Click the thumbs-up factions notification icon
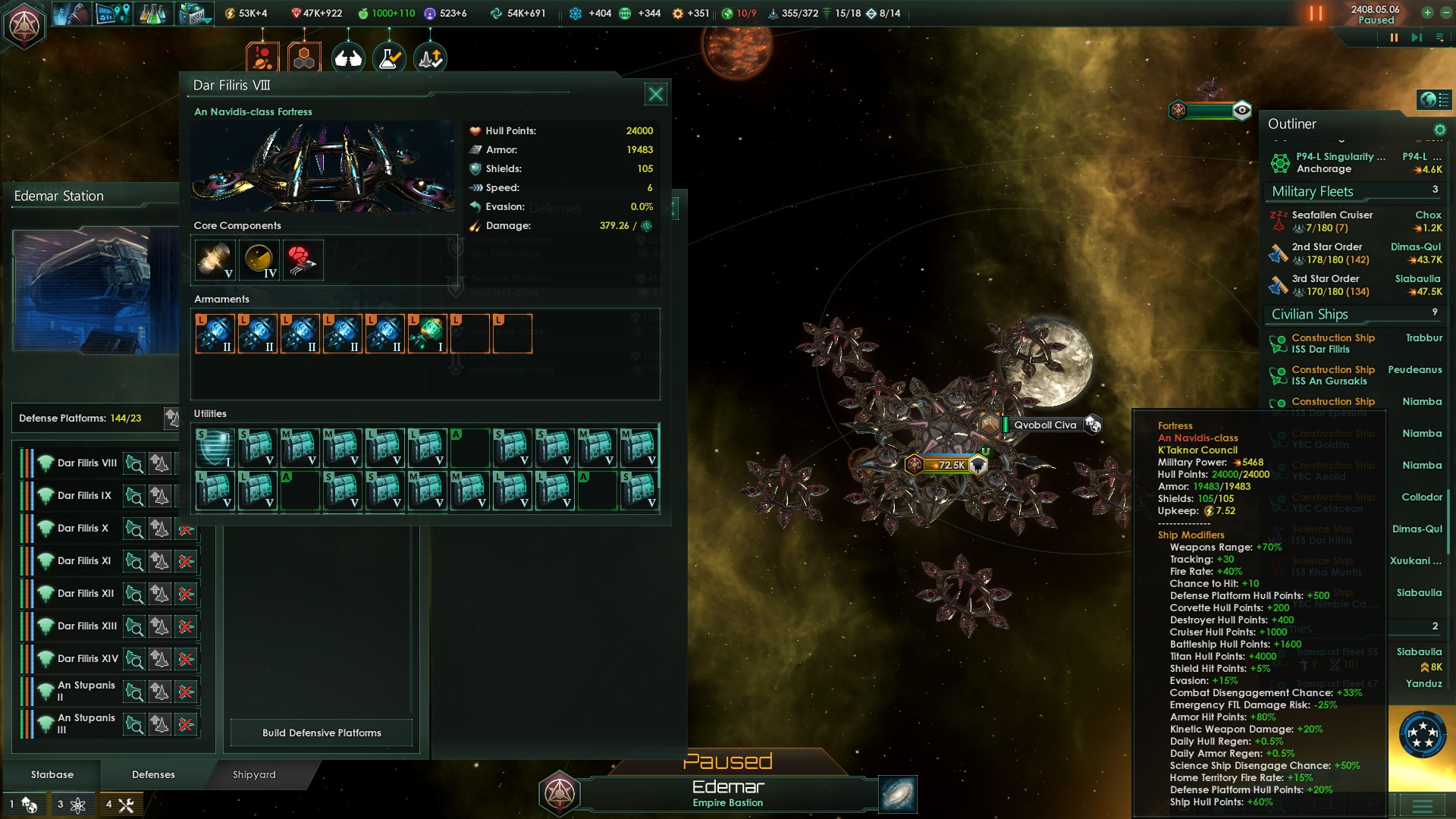Viewport: 1456px width, 819px height. 347,56
